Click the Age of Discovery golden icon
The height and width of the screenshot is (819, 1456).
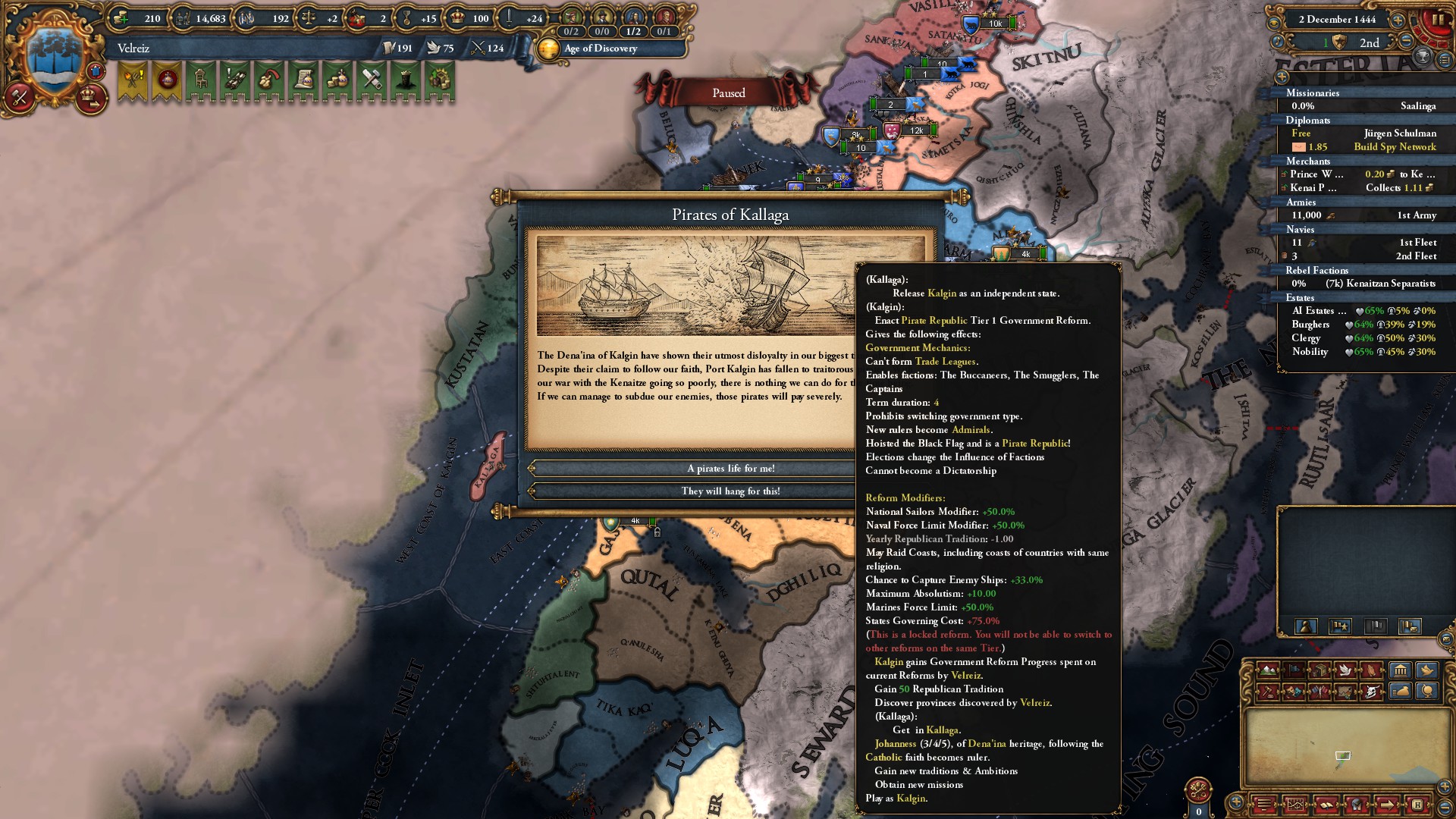click(x=548, y=50)
